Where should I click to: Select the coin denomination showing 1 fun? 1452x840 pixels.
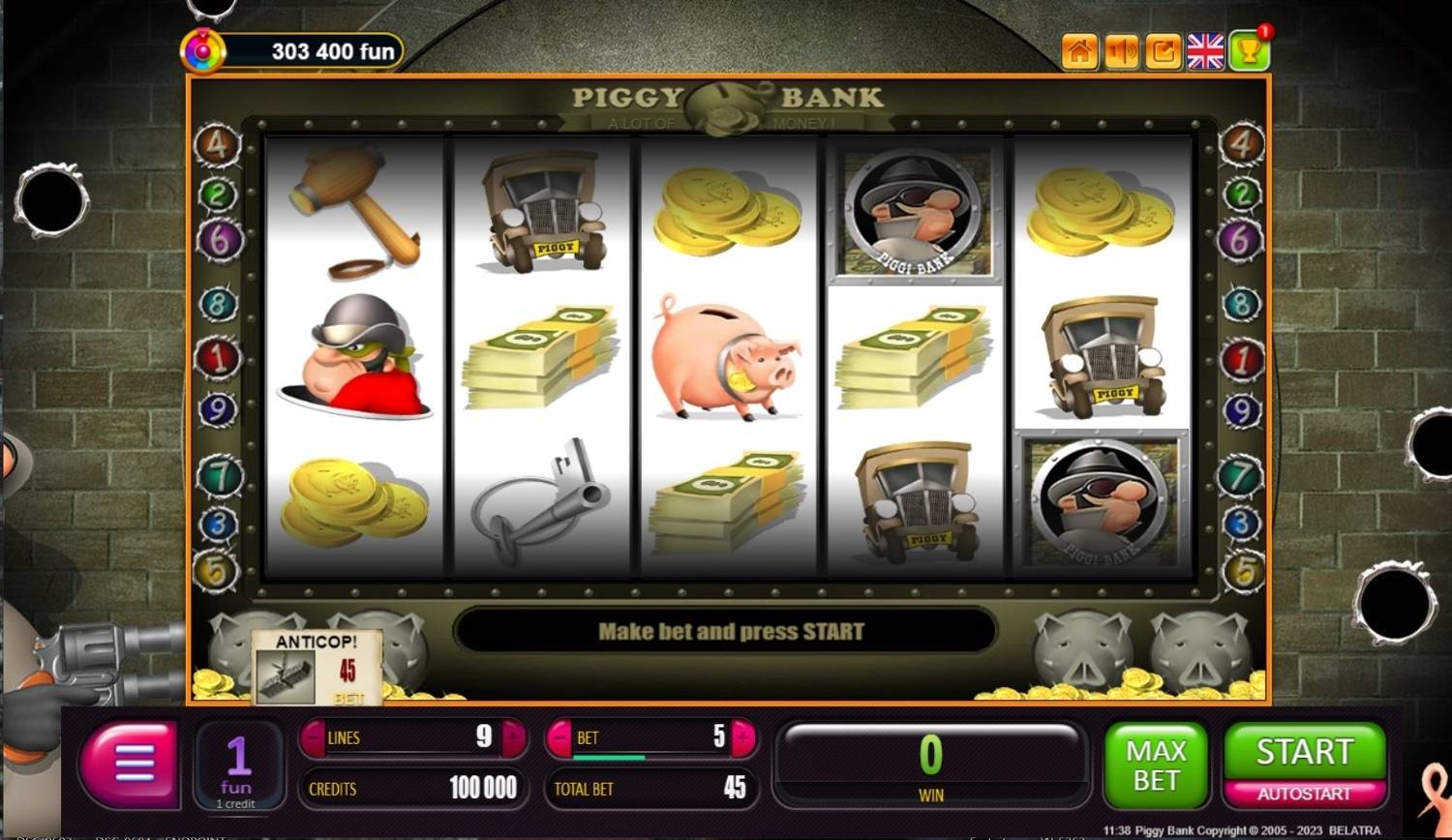coord(238,765)
